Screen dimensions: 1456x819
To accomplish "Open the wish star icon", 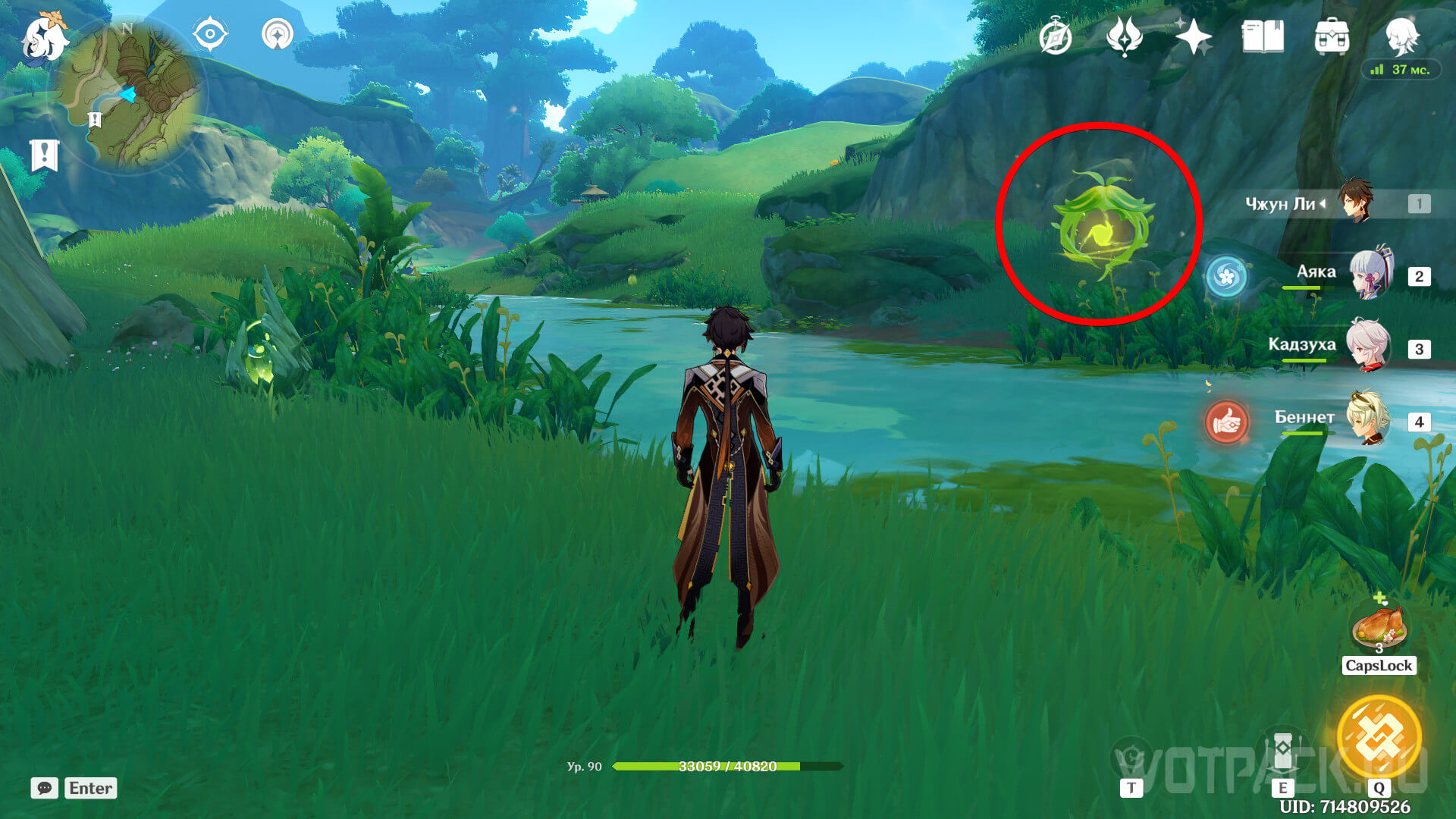I will [x=1193, y=36].
